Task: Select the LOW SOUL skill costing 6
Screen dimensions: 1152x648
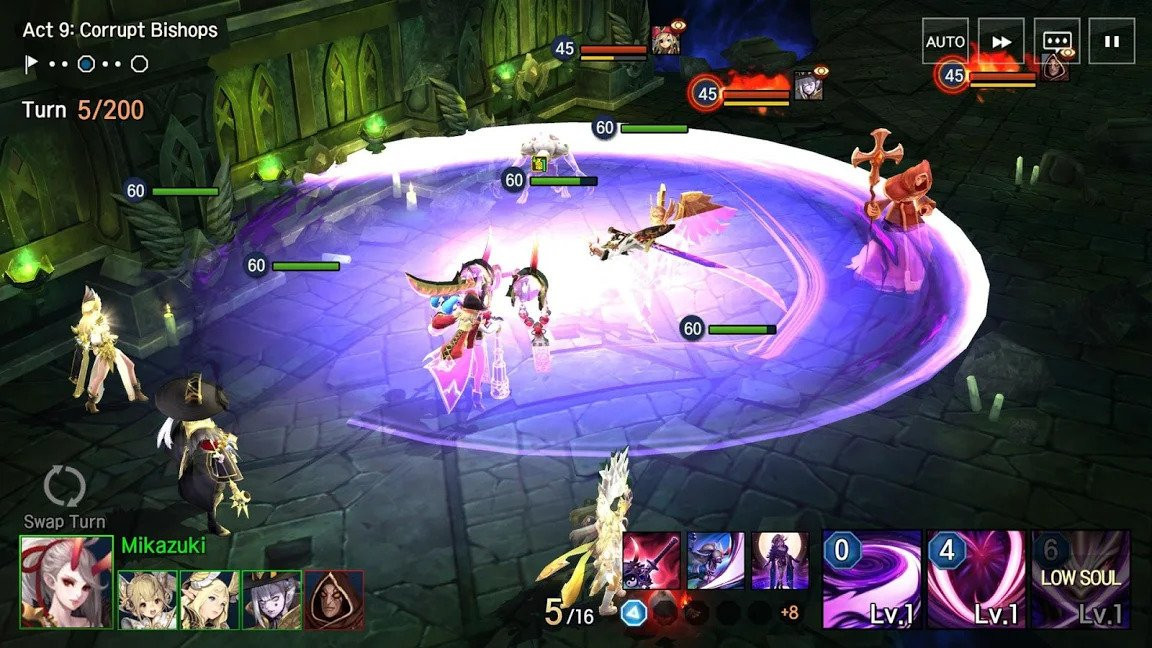Action: pos(1080,579)
